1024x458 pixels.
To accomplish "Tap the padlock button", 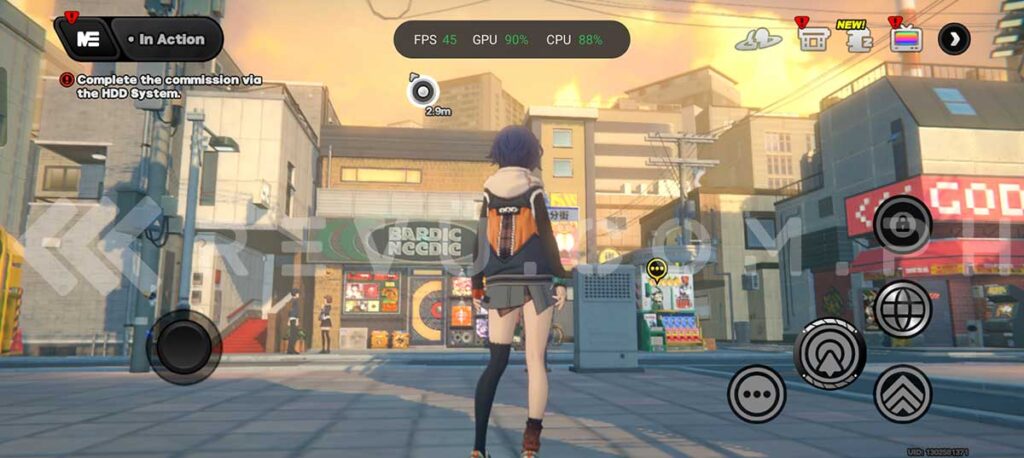I will [x=902, y=224].
